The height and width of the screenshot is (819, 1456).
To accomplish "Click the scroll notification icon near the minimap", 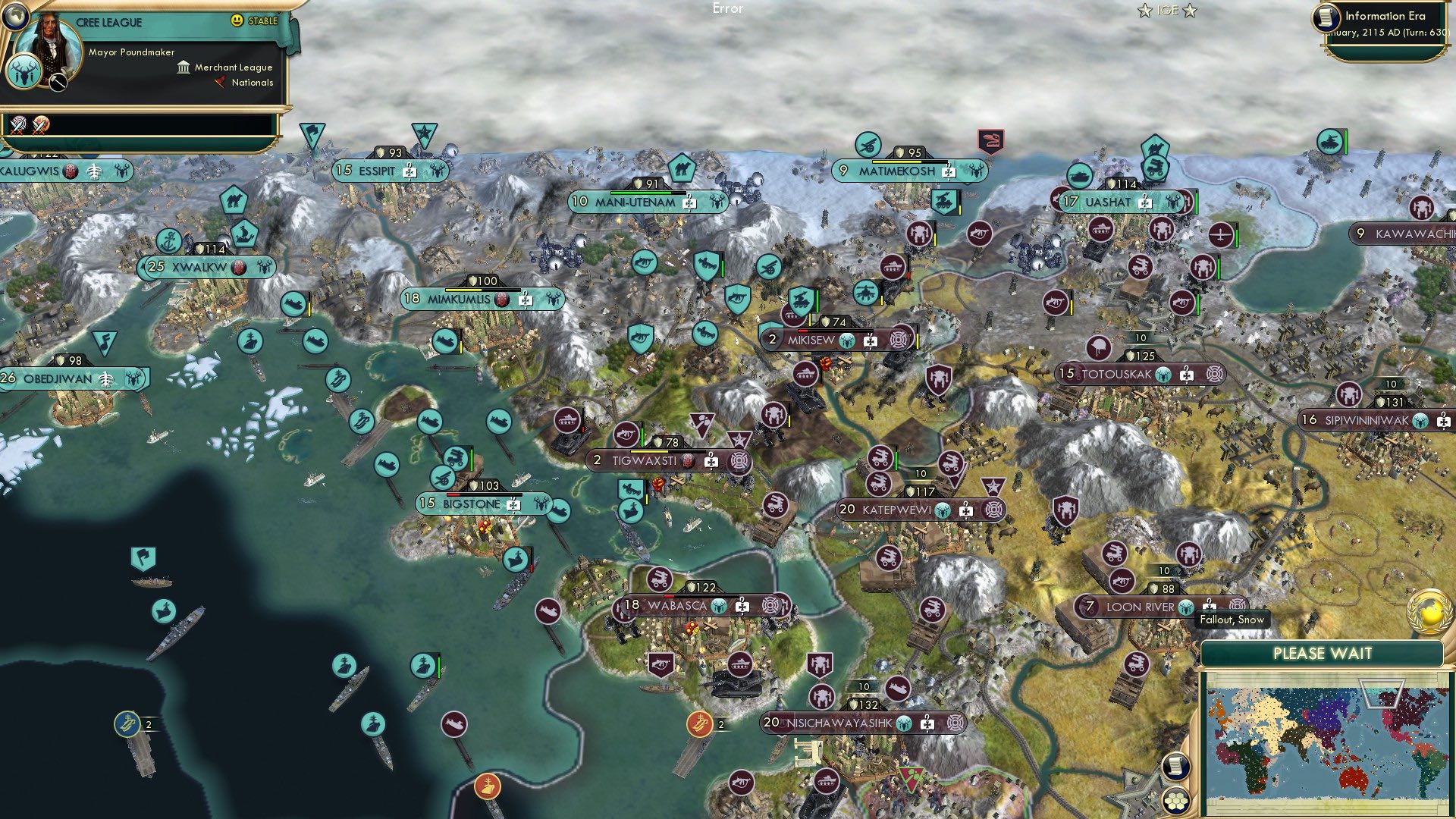I will 1176,766.
